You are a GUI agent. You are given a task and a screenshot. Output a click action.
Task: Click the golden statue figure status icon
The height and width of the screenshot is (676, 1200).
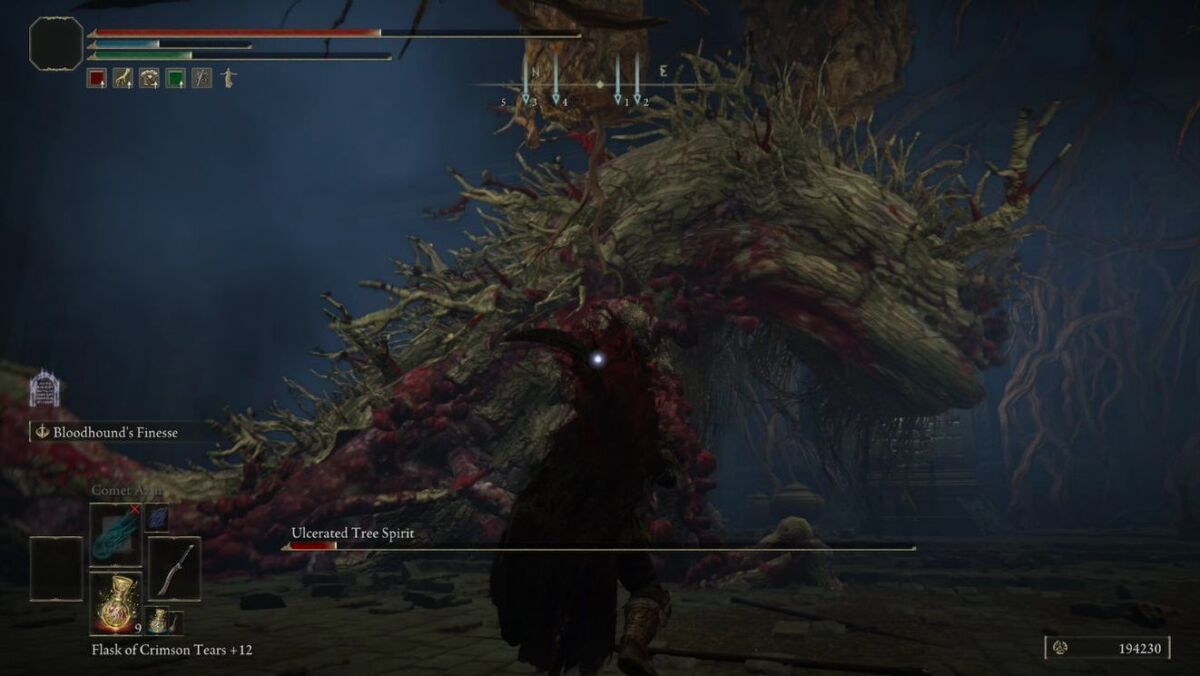click(x=228, y=78)
